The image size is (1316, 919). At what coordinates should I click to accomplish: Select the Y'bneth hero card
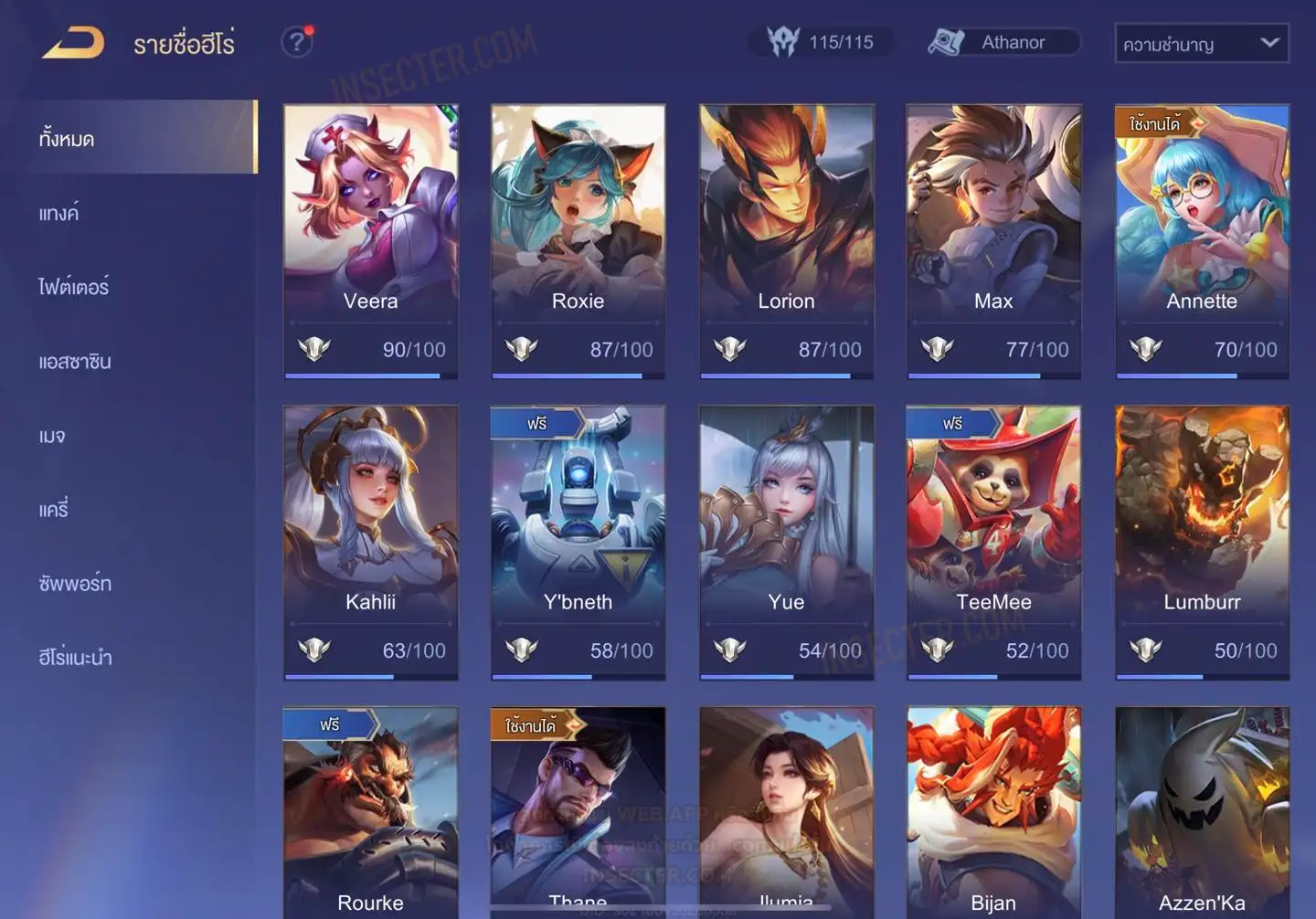(578, 542)
